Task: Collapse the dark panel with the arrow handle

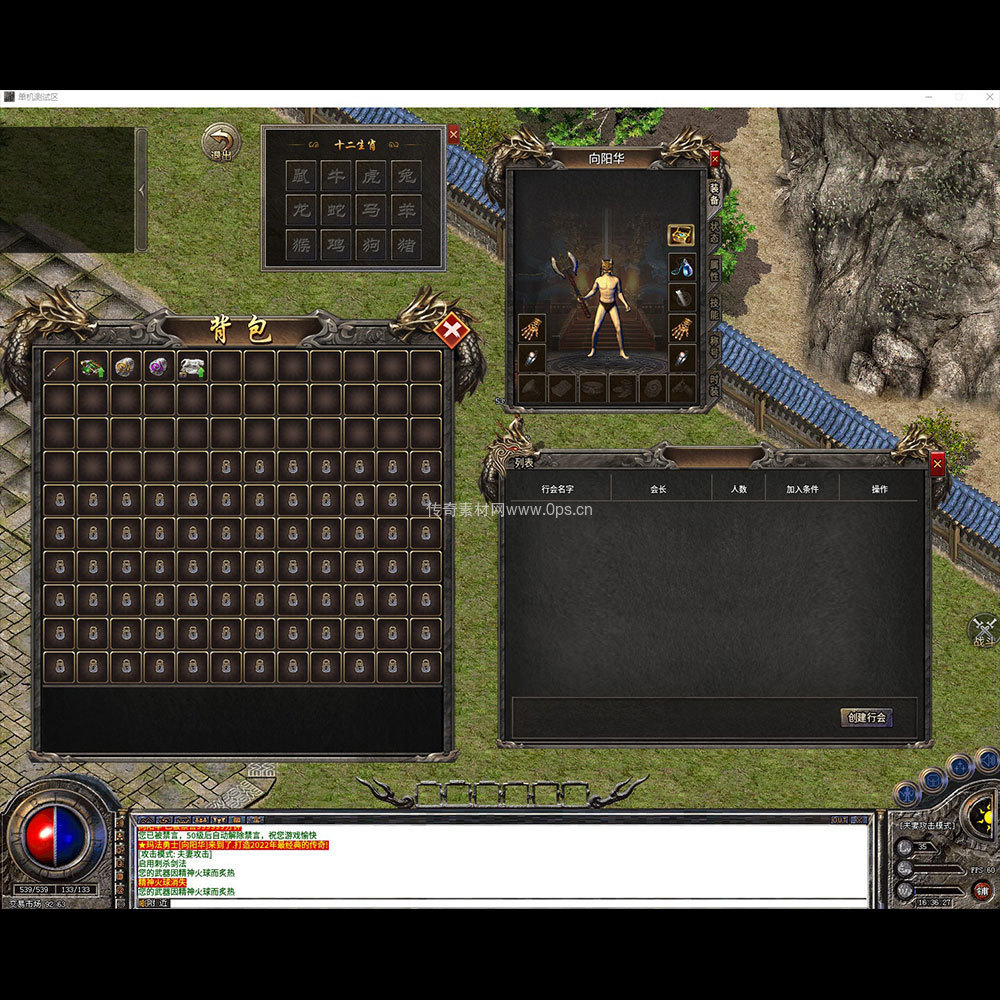Action: [x=141, y=190]
